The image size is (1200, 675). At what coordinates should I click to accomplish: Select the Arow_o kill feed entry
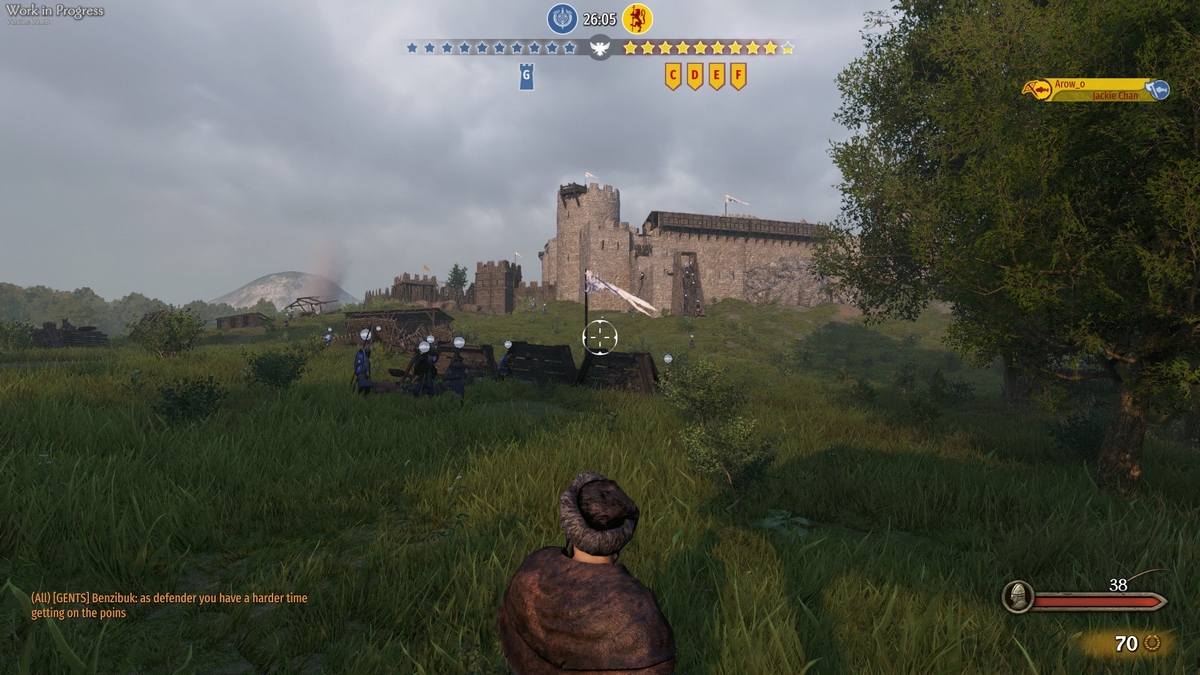[x=1095, y=90]
